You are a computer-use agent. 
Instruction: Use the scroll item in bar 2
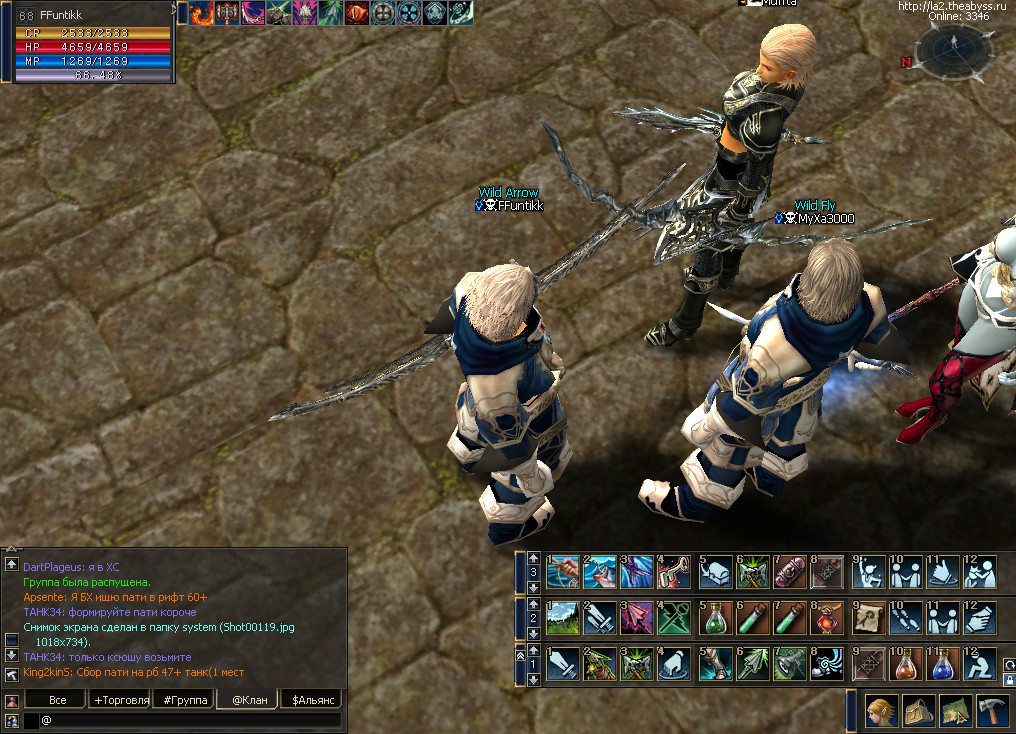click(x=869, y=617)
